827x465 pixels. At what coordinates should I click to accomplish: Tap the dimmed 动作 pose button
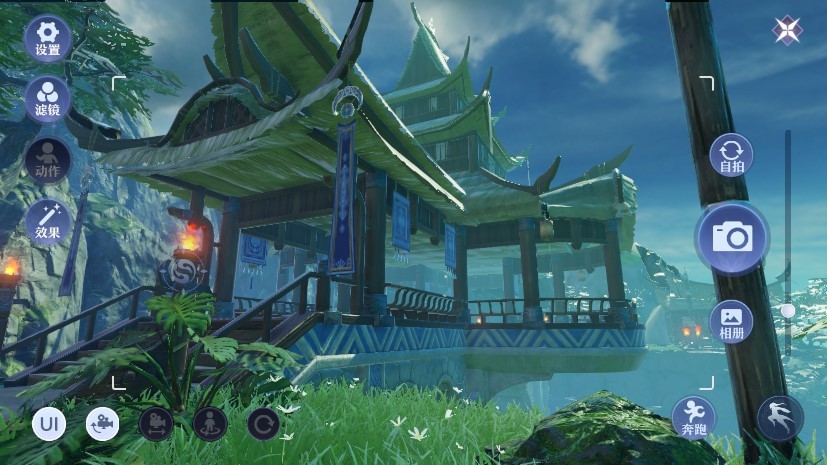(47, 160)
